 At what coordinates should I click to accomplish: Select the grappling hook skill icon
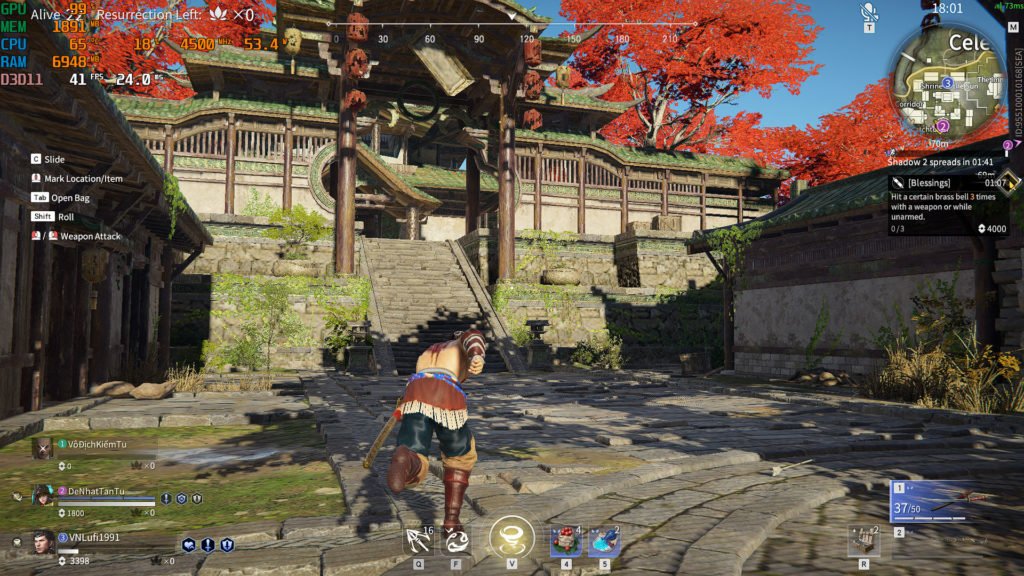pos(419,541)
